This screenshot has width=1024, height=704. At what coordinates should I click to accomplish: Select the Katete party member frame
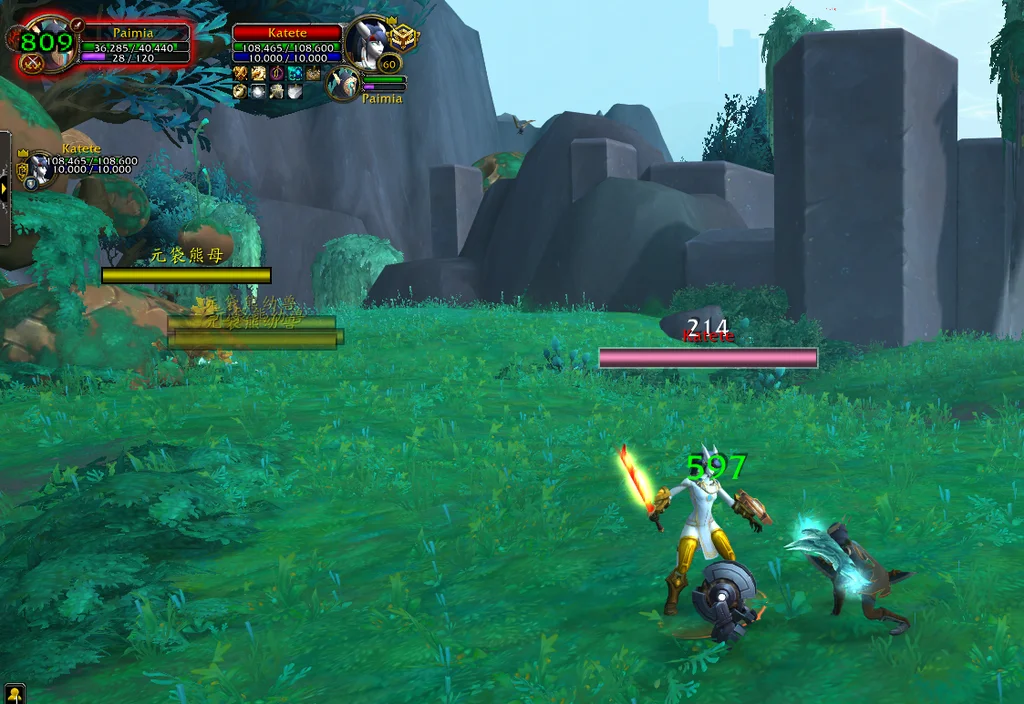pos(42,167)
